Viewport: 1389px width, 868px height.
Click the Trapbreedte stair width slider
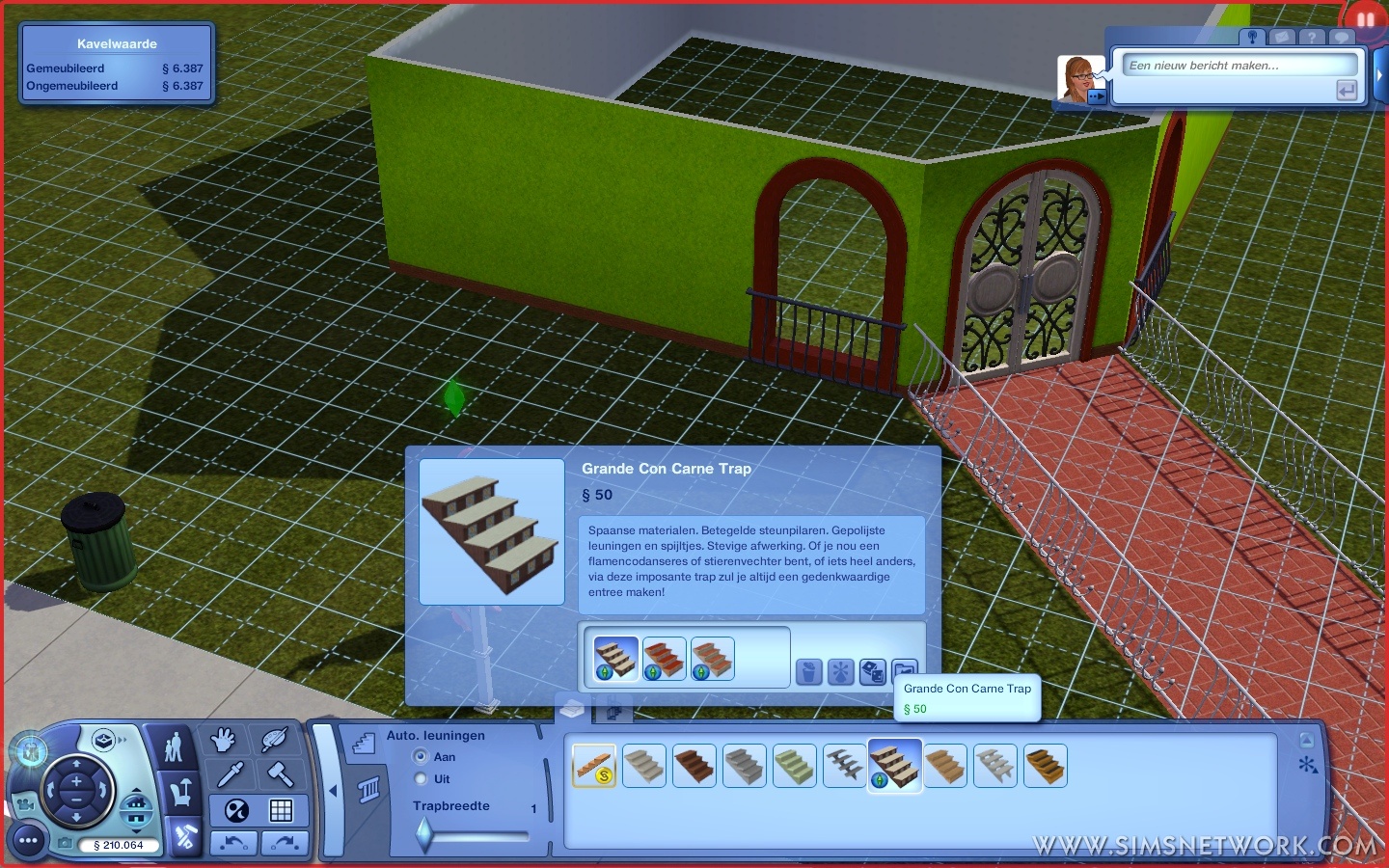pos(425,834)
